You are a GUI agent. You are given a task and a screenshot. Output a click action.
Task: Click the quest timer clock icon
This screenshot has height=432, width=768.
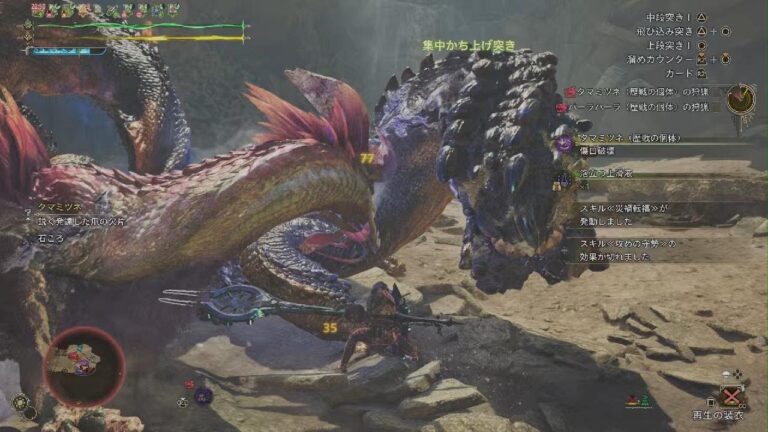(741, 99)
